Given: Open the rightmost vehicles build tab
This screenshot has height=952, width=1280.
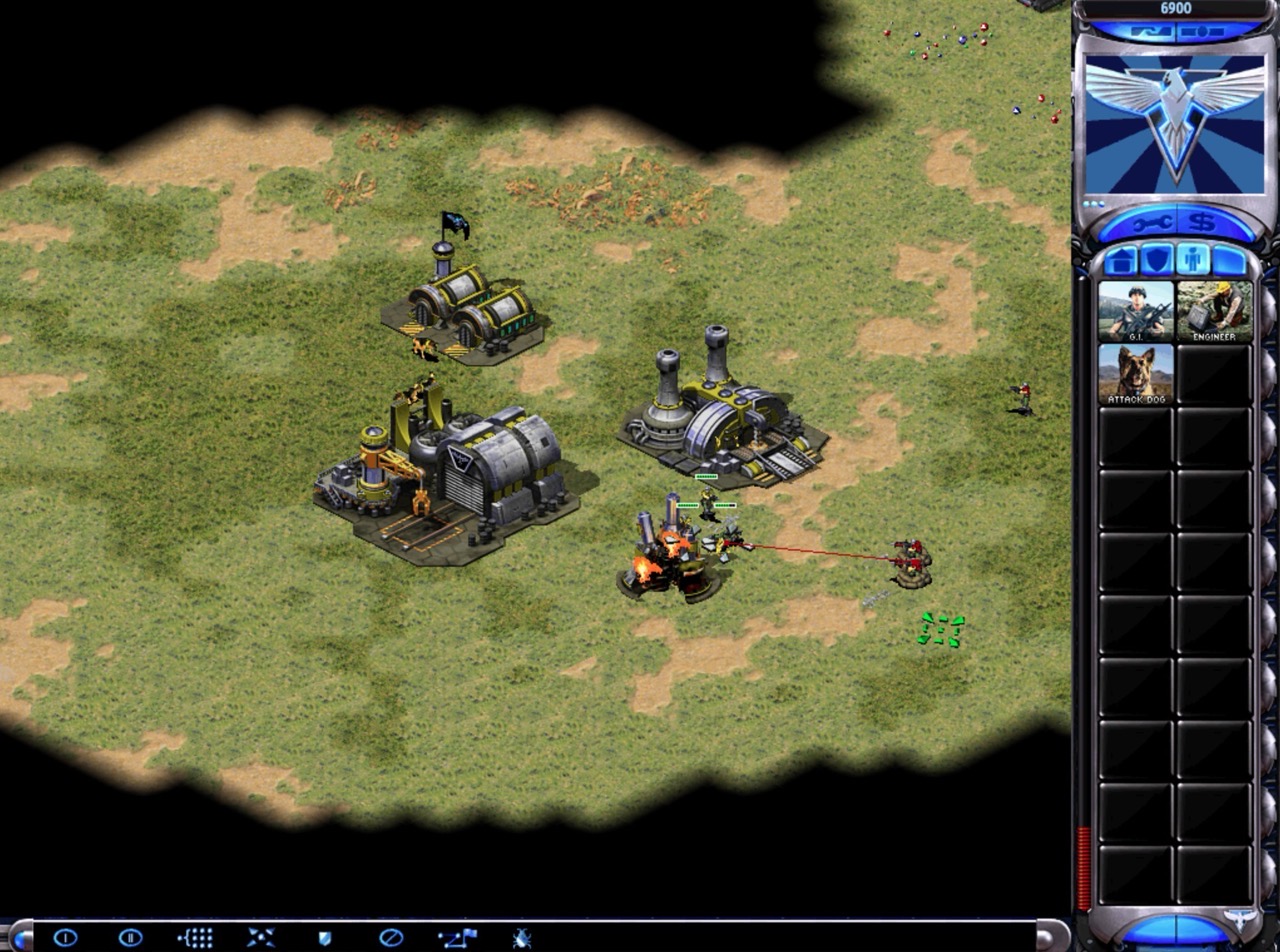Looking at the screenshot, I should [1230, 260].
